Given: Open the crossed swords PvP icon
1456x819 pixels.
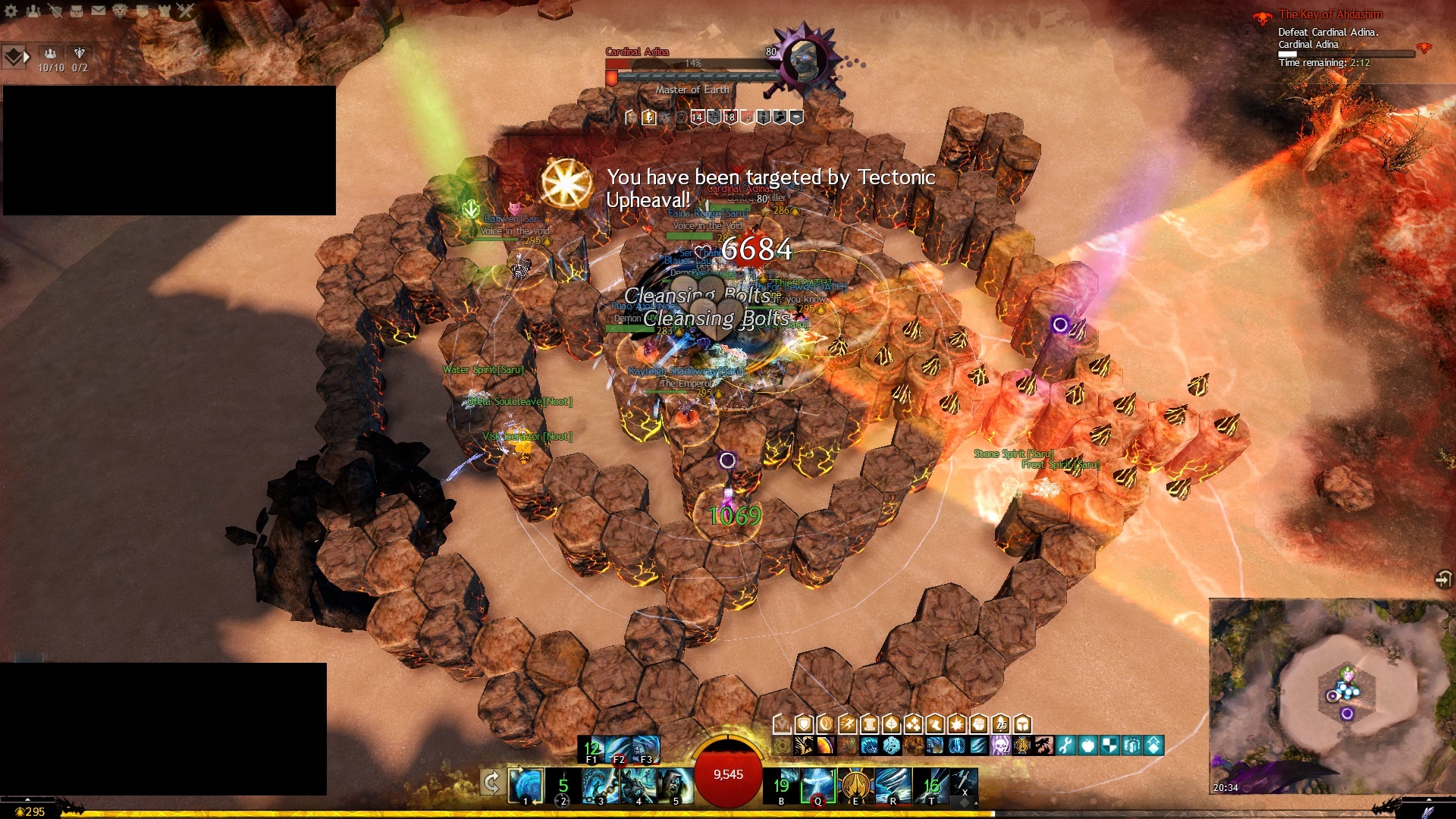Looking at the screenshot, I should 186,11.
